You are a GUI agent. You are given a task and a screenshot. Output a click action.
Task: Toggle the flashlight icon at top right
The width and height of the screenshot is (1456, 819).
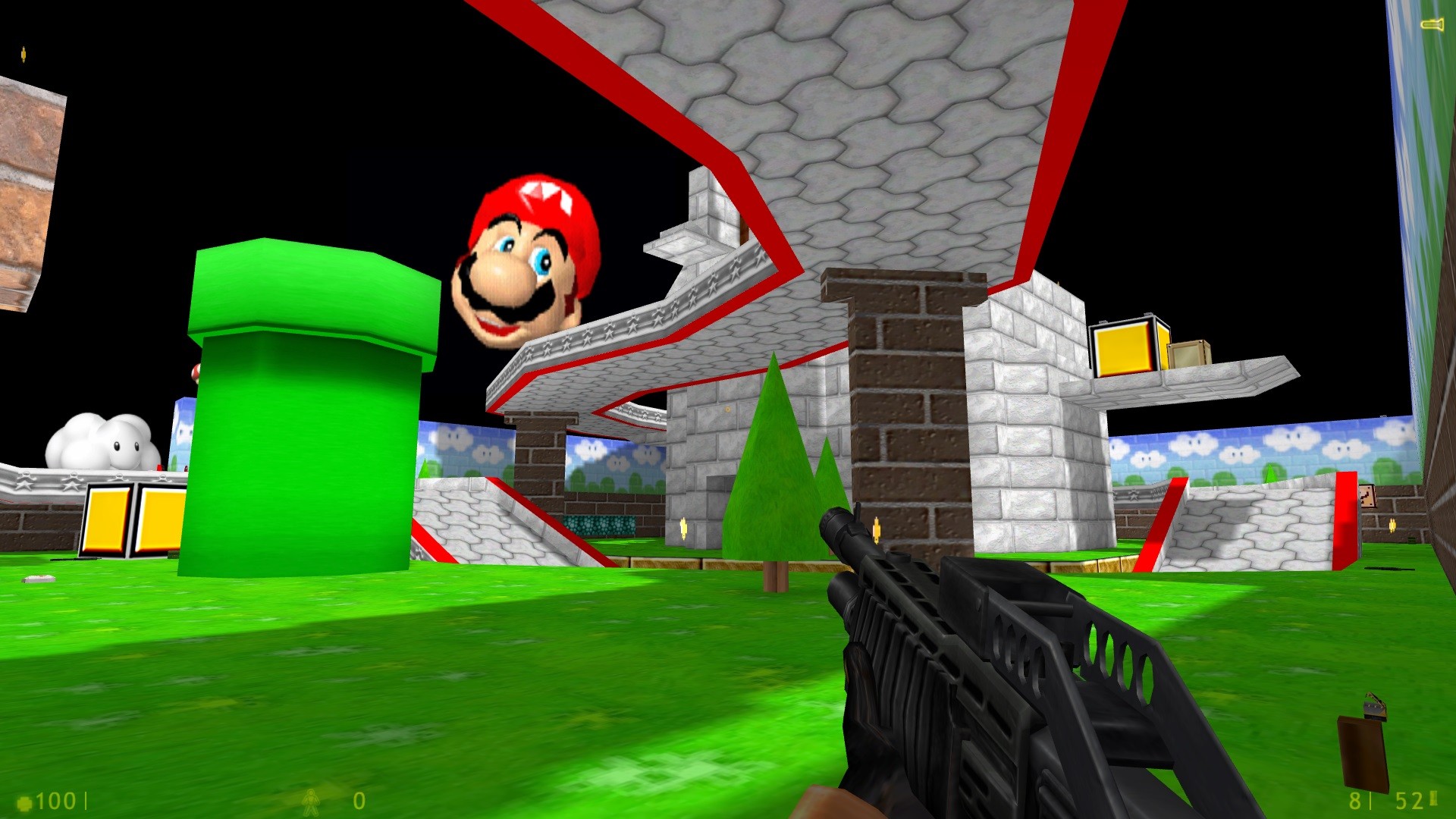pyautogui.click(x=1432, y=24)
